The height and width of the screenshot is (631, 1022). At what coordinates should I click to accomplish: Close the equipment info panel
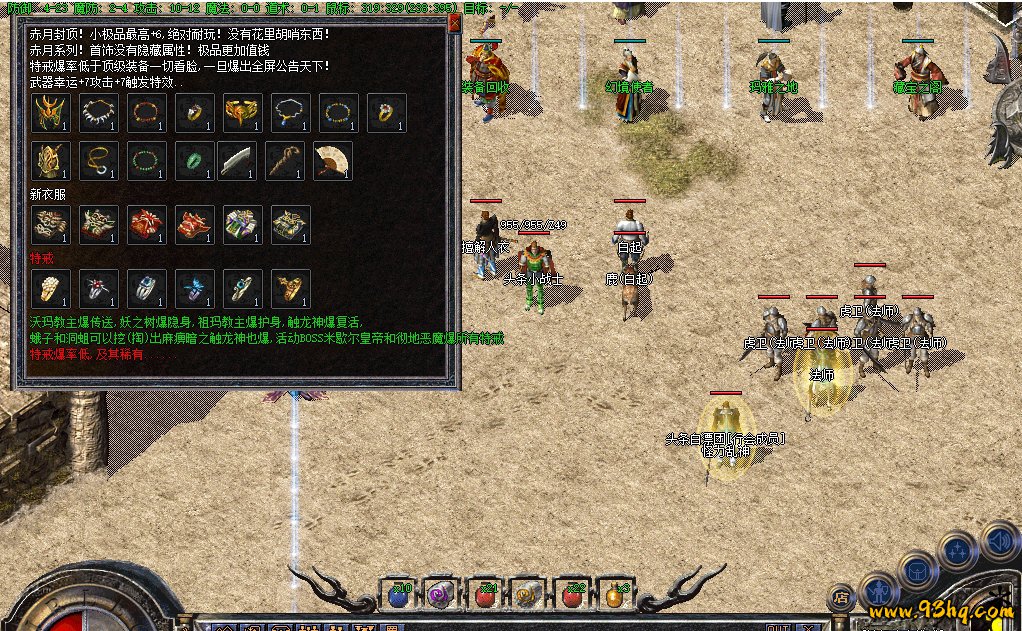tap(455, 22)
